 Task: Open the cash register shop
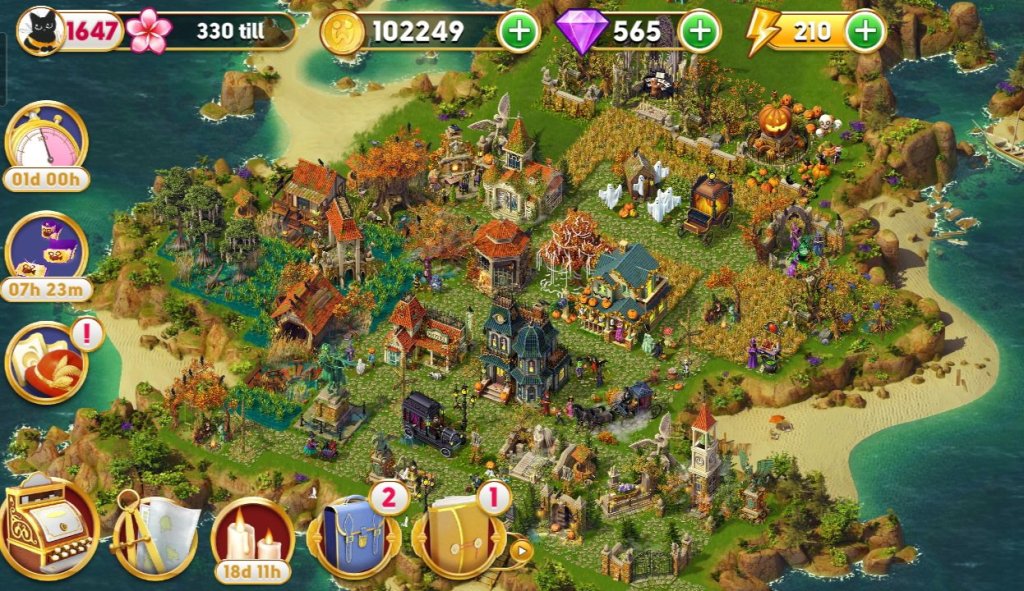[x=47, y=527]
